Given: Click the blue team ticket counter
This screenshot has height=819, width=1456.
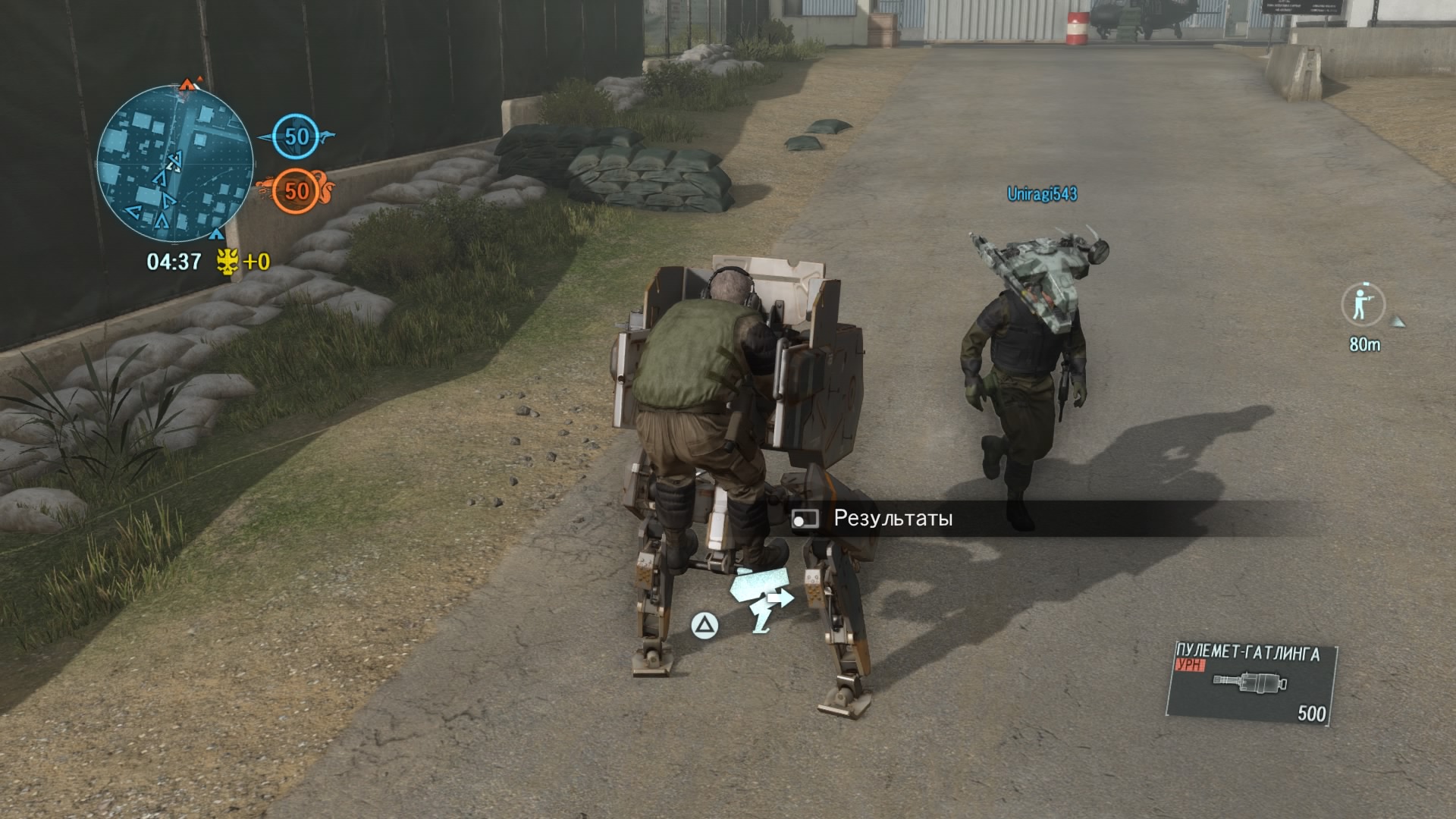Looking at the screenshot, I should click(297, 136).
